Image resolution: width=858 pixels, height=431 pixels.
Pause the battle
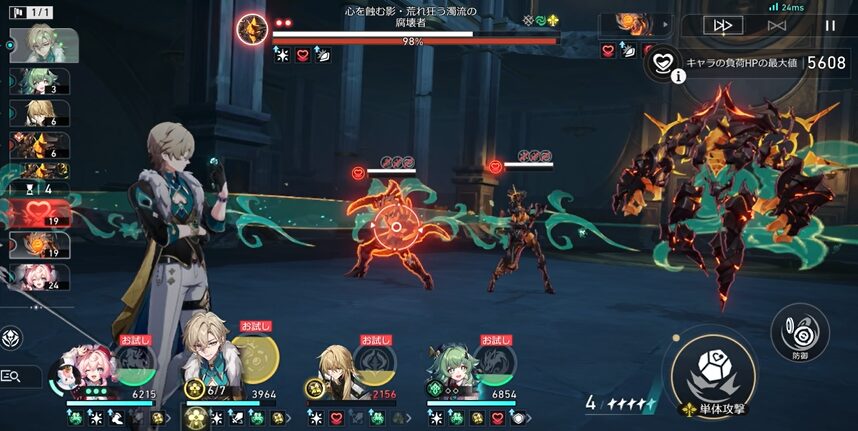(x=829, y=26)
